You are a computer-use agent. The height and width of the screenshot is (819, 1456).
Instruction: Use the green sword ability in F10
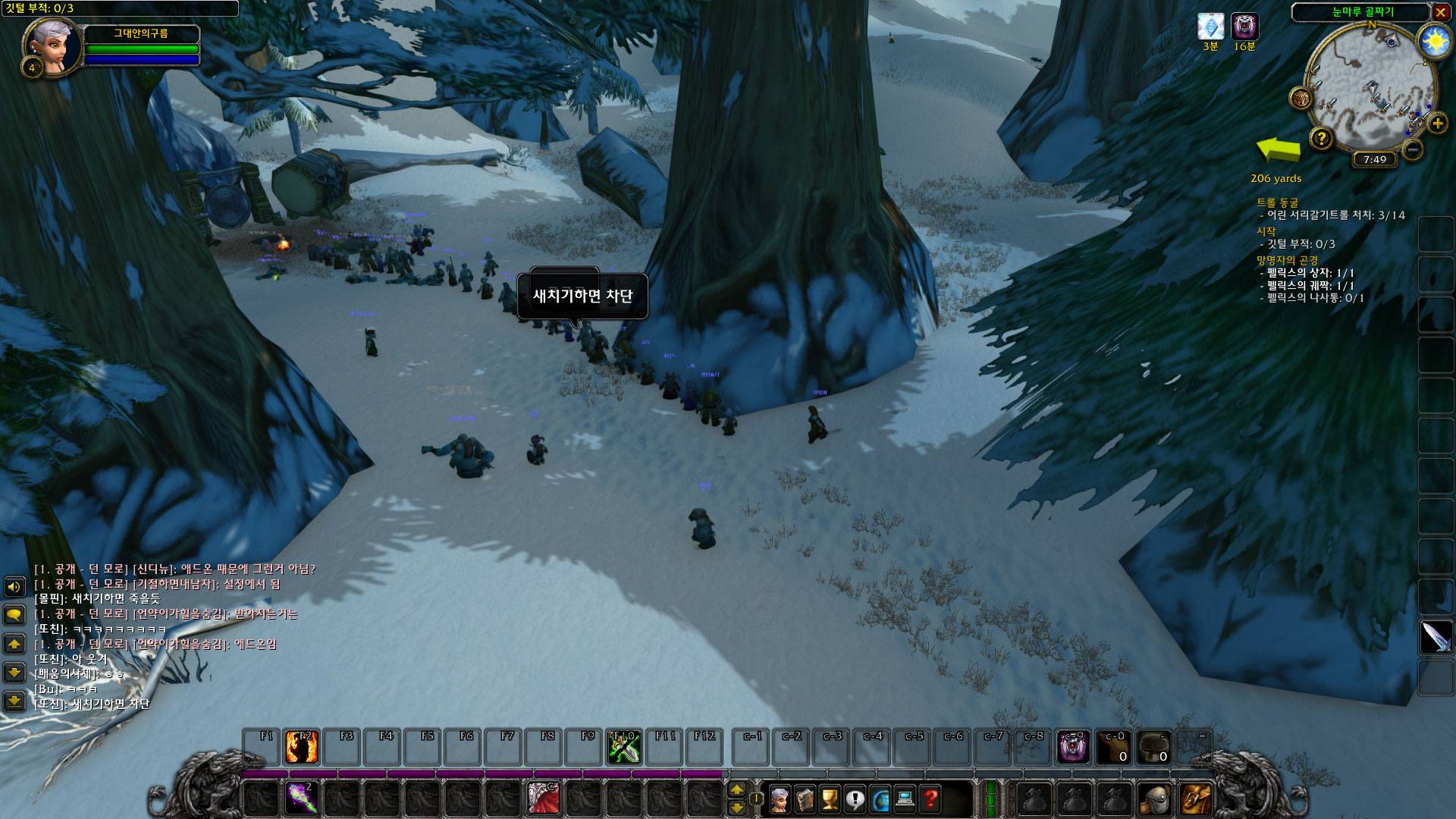click(x=624, y=747)
